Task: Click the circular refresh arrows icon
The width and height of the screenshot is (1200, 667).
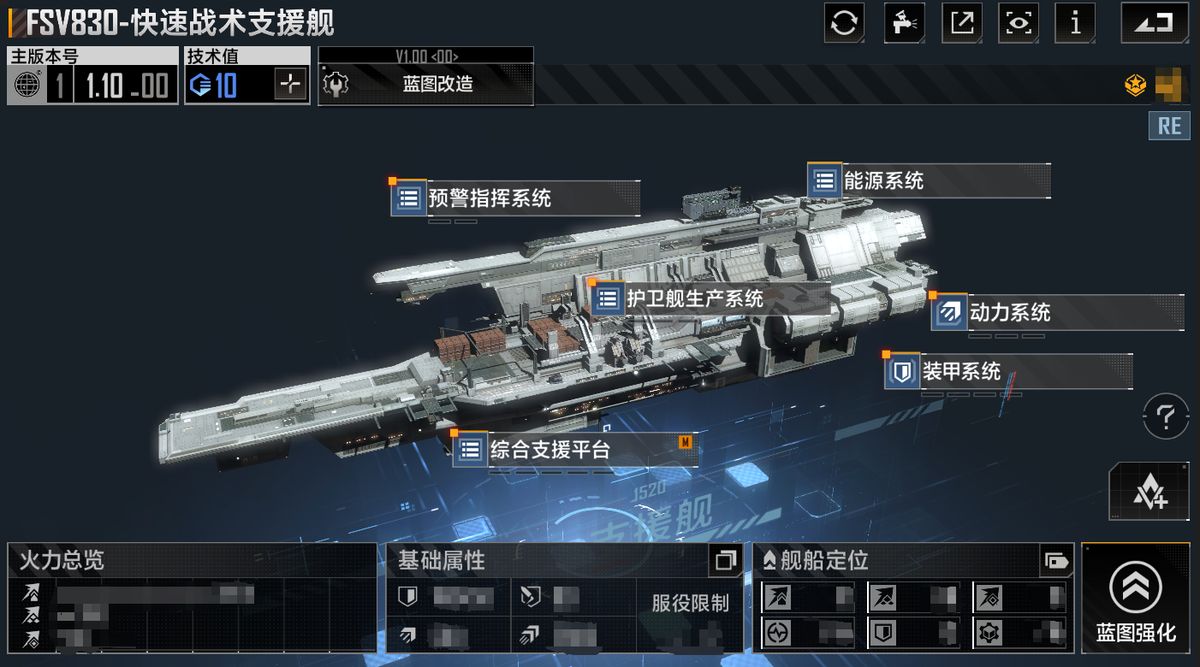Action: pos(844,23)
